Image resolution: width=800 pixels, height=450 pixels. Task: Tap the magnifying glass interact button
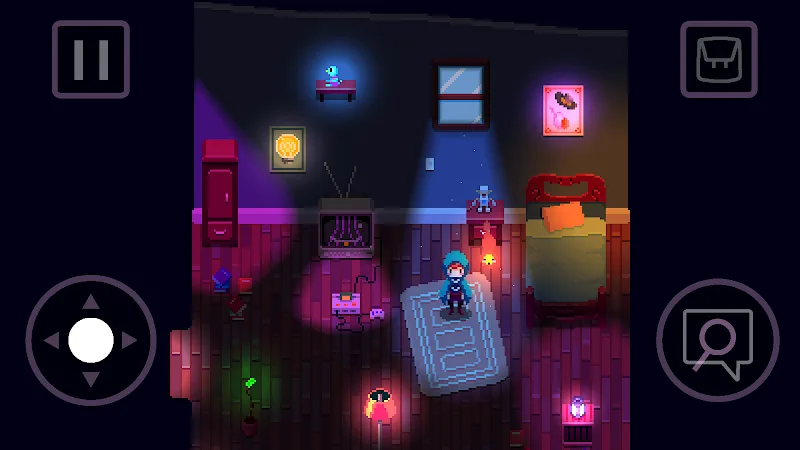point(716,341)
